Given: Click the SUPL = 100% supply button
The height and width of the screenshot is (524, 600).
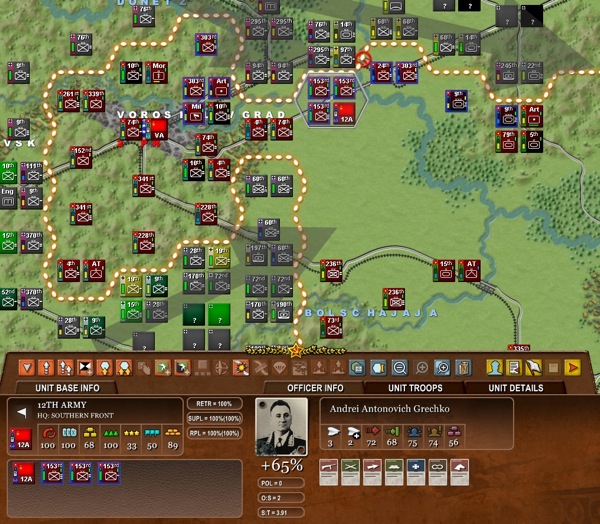Looking at the screenshot, I should pos(212,419).
